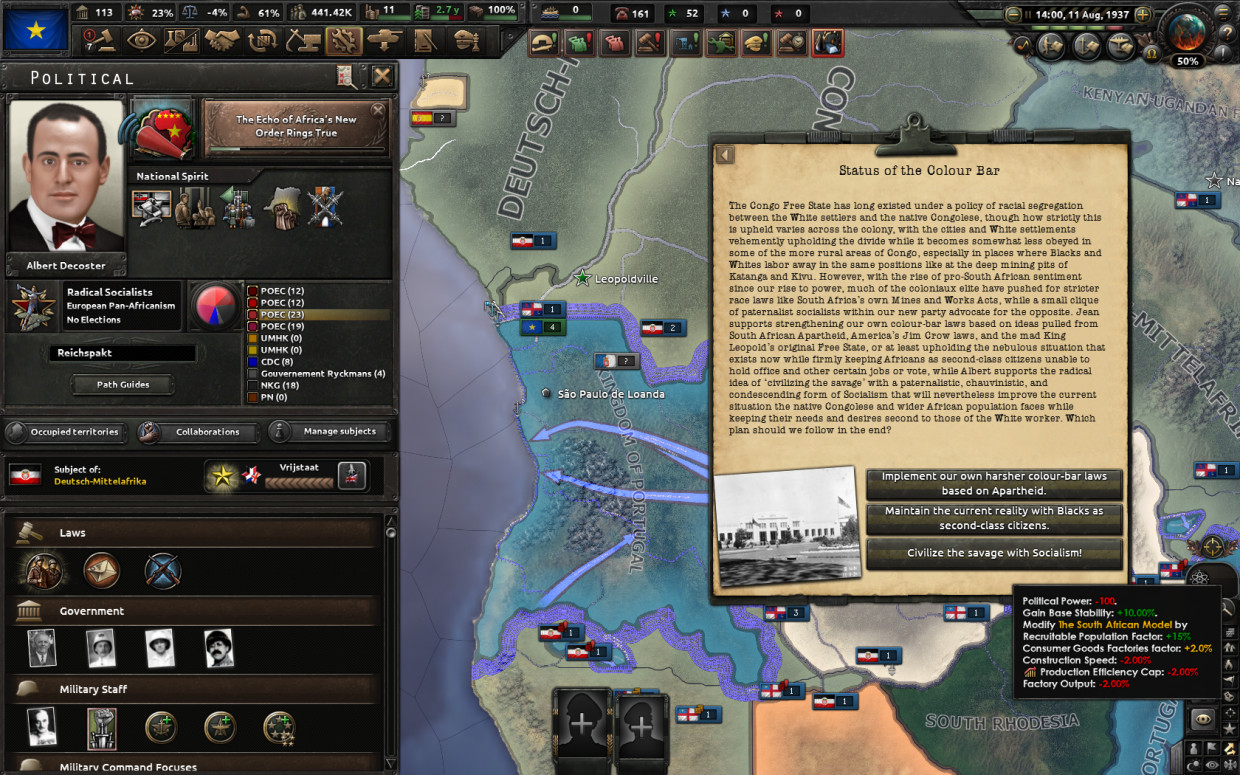Choose to maintain the current reality option
The image size is (1240, 775).
point(994,518)
